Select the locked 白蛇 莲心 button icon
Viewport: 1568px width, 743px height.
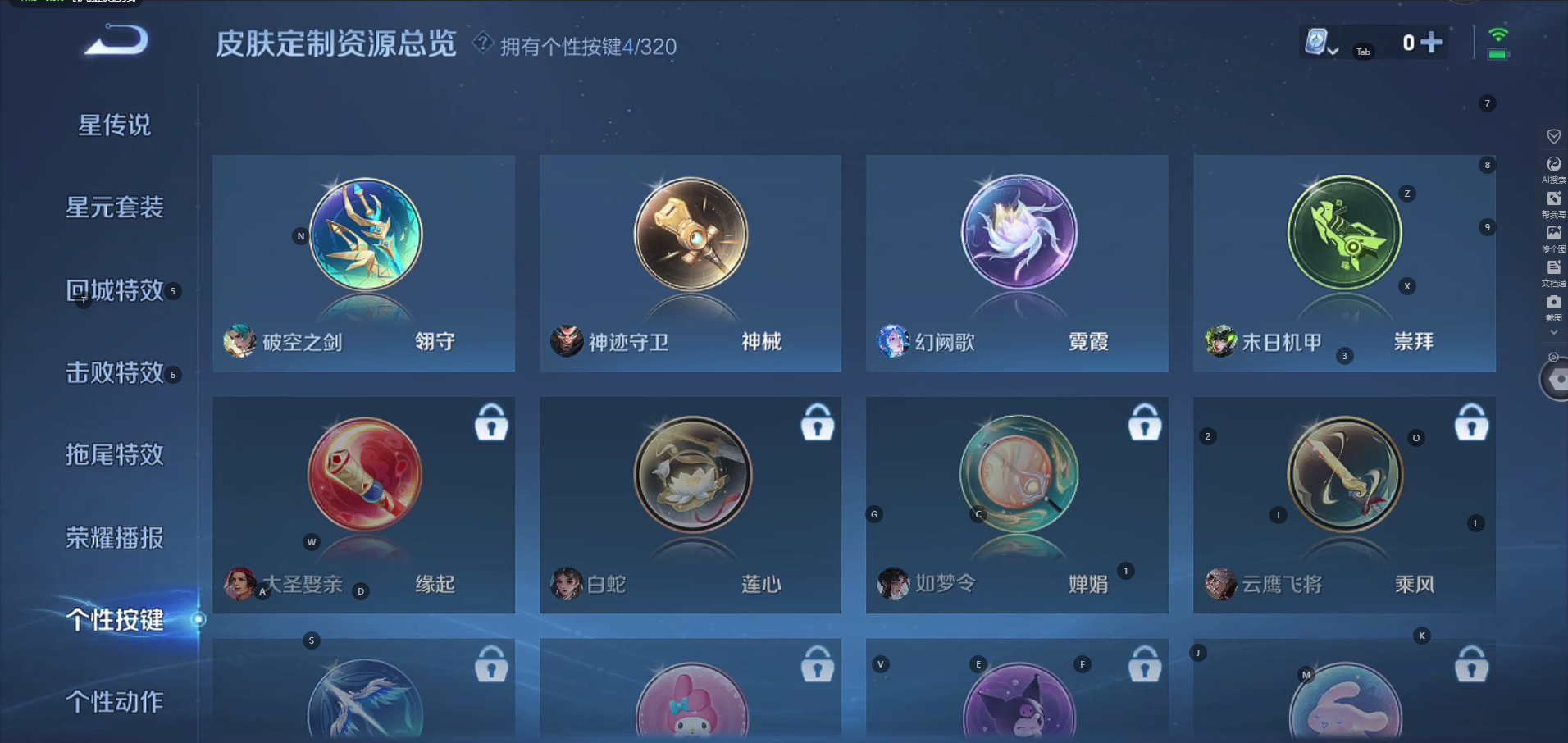pos(690,476)
